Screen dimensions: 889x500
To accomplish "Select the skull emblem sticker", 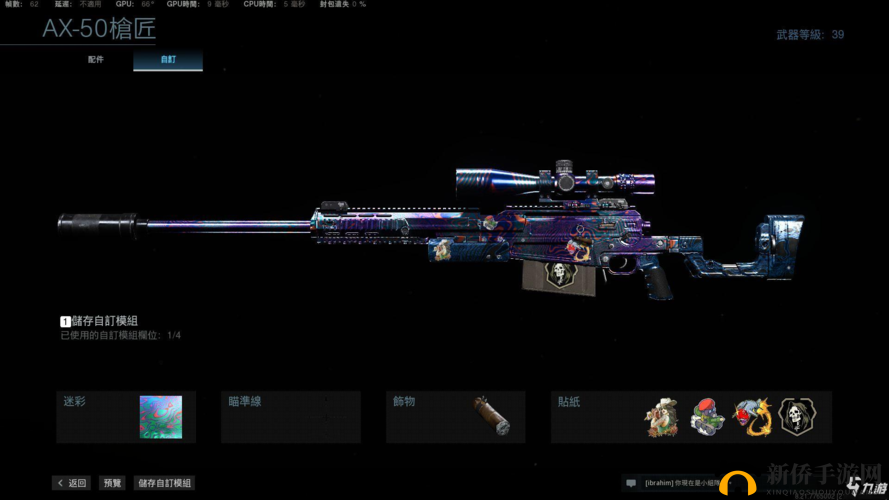I will pyautogui.click(x=796, y=417).
